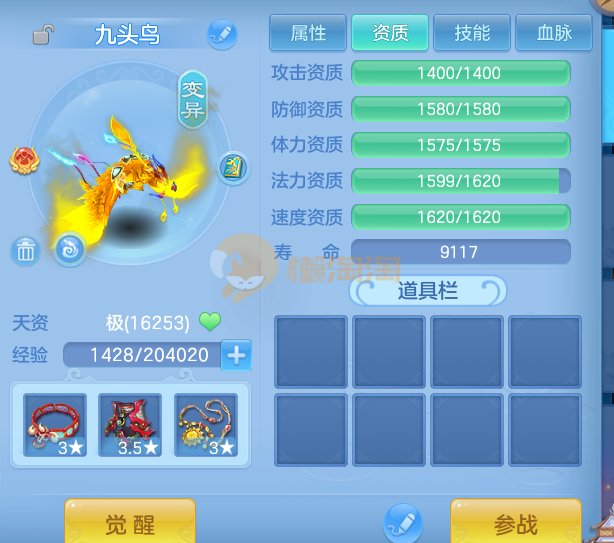The height and width of the screenshot is (543, 614).
Task: Add experience with the plus button
Action: click(x=237, y=354)
